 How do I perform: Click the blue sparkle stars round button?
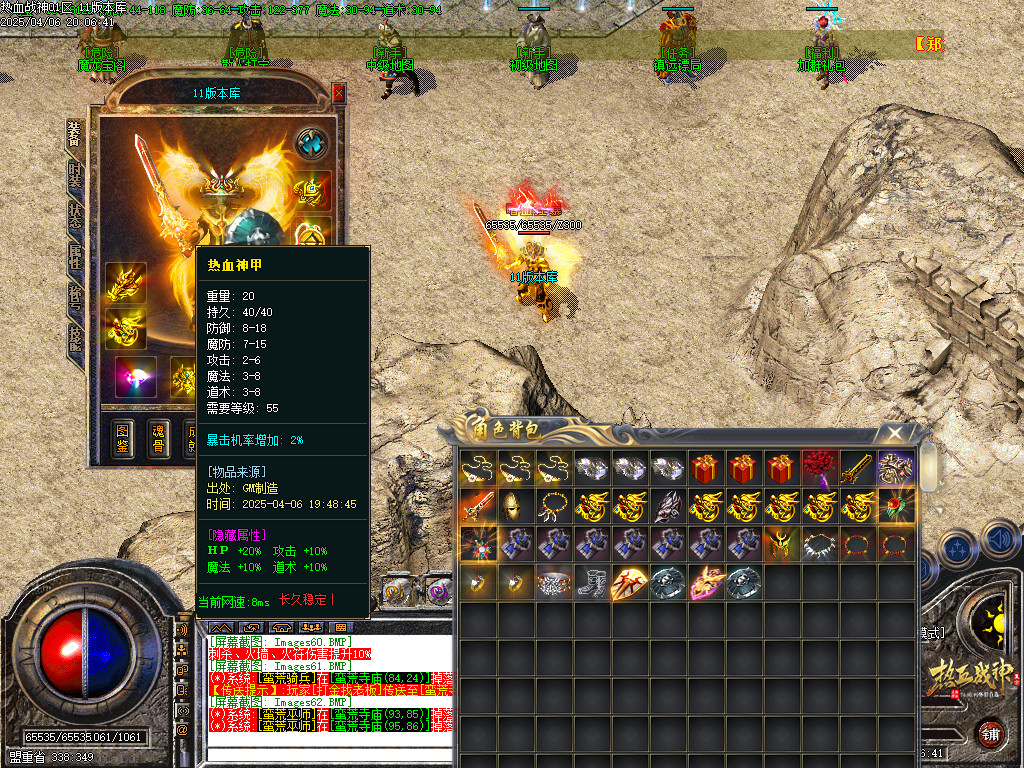tap(958, 550)
